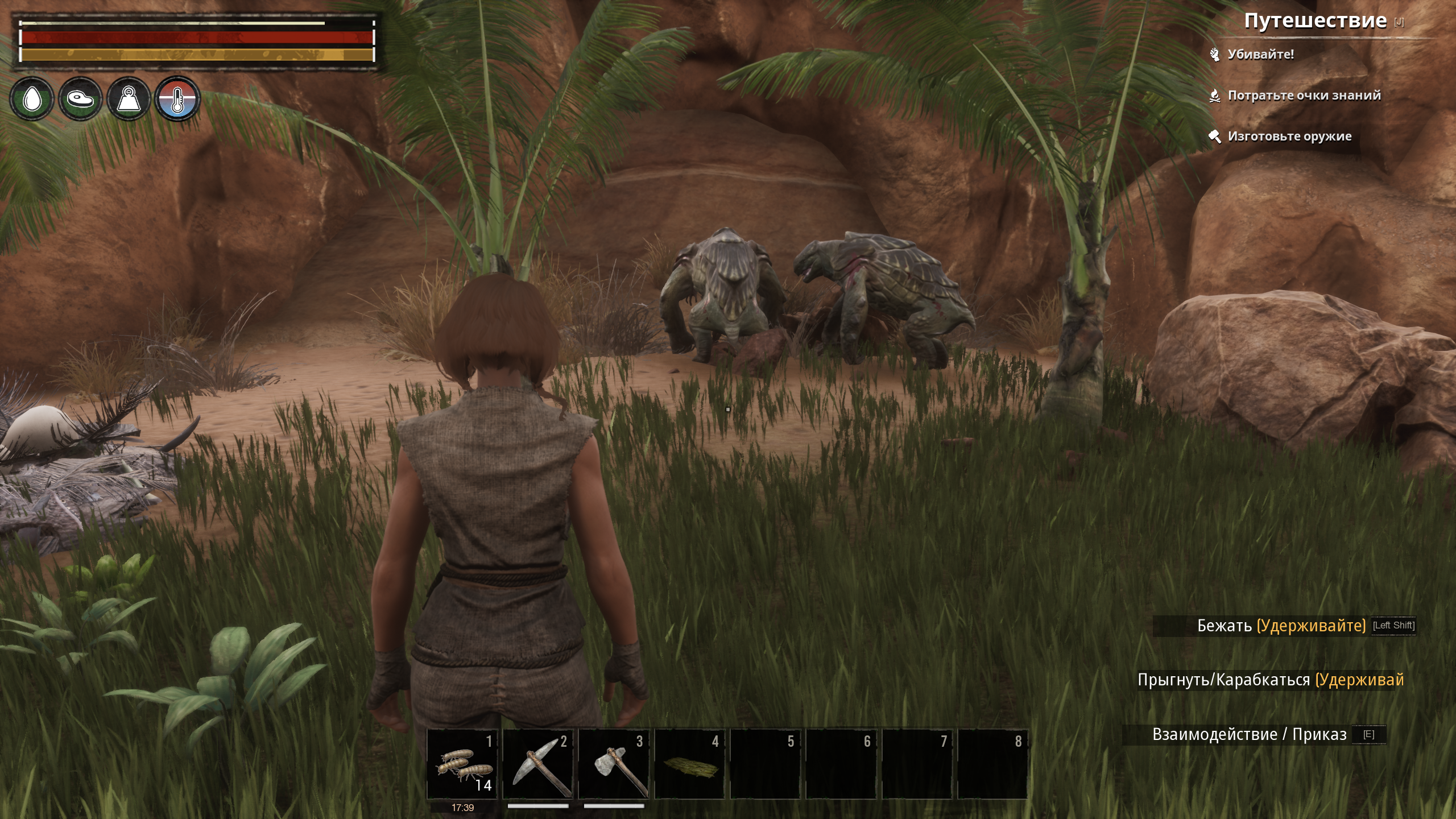
Task: Select the plant fiber item in slot 4
Action: click(x=690, y=764)
